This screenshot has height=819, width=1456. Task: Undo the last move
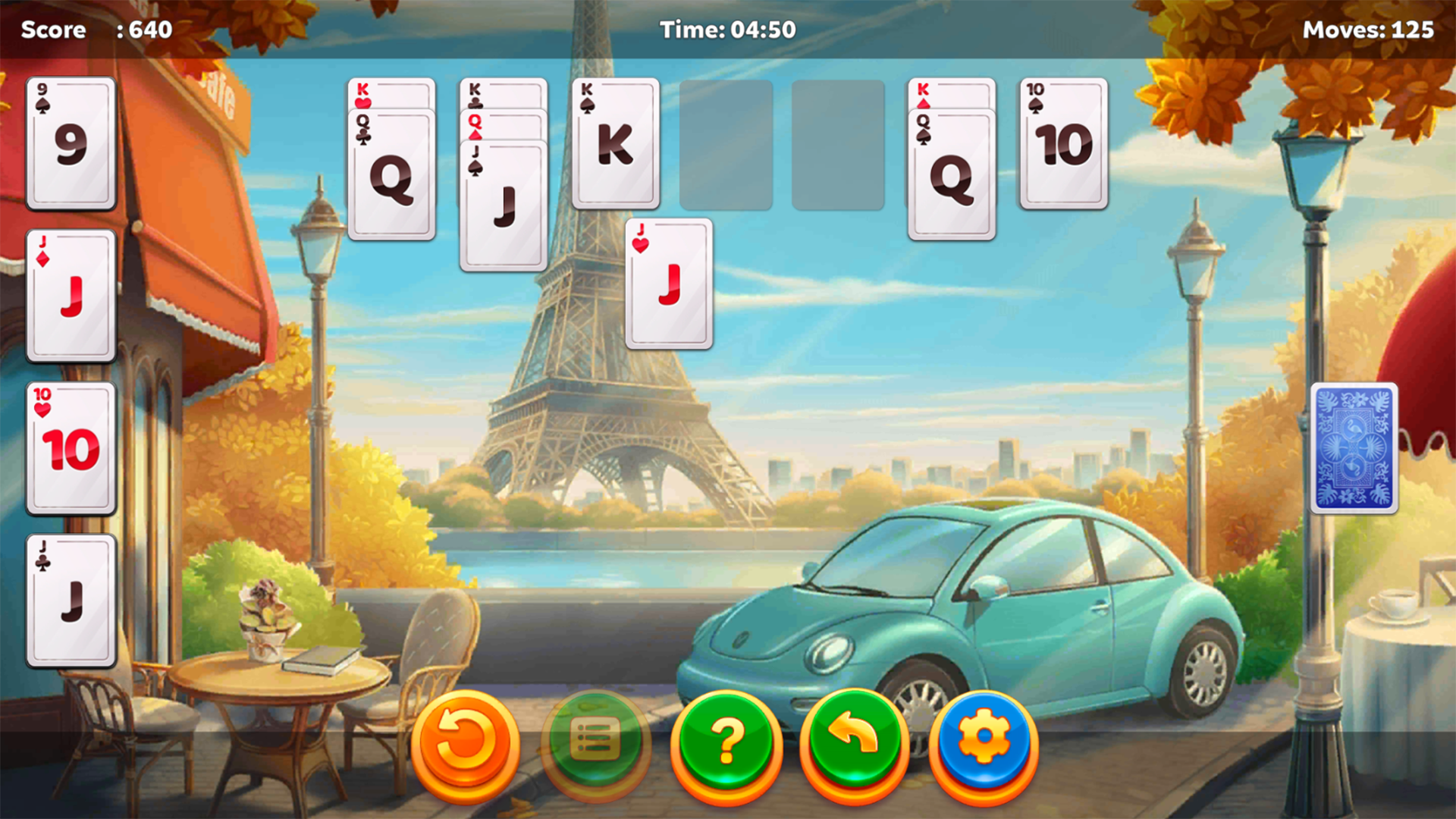click(853, 742)
